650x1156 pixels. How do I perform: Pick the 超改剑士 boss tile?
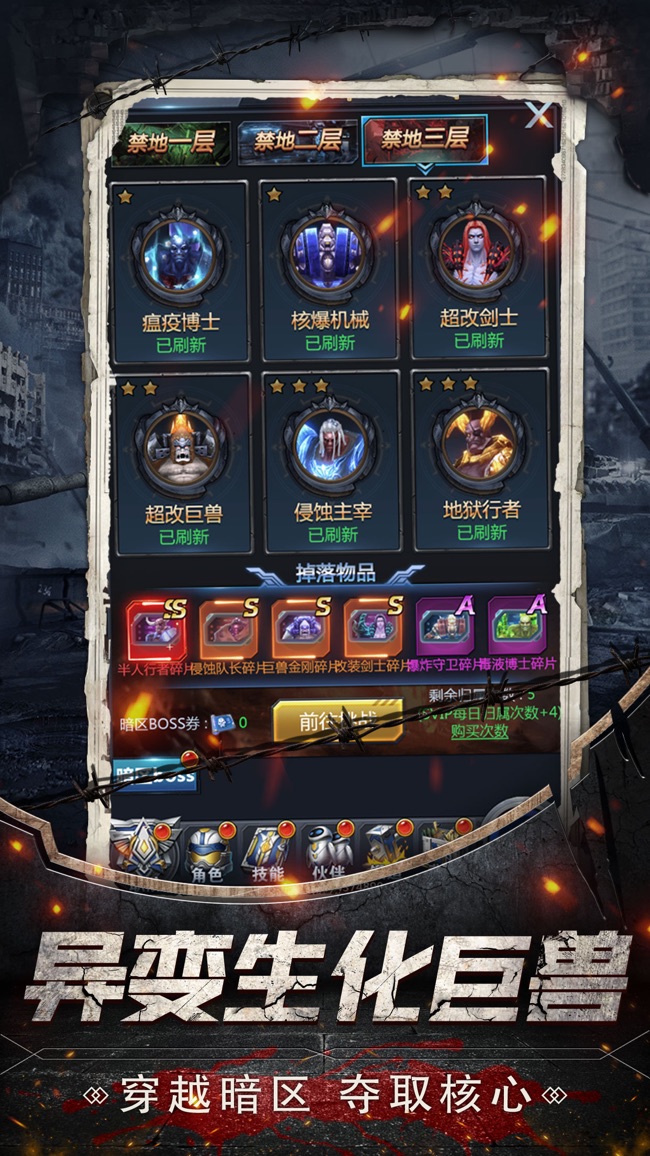[x=479, y=270]
